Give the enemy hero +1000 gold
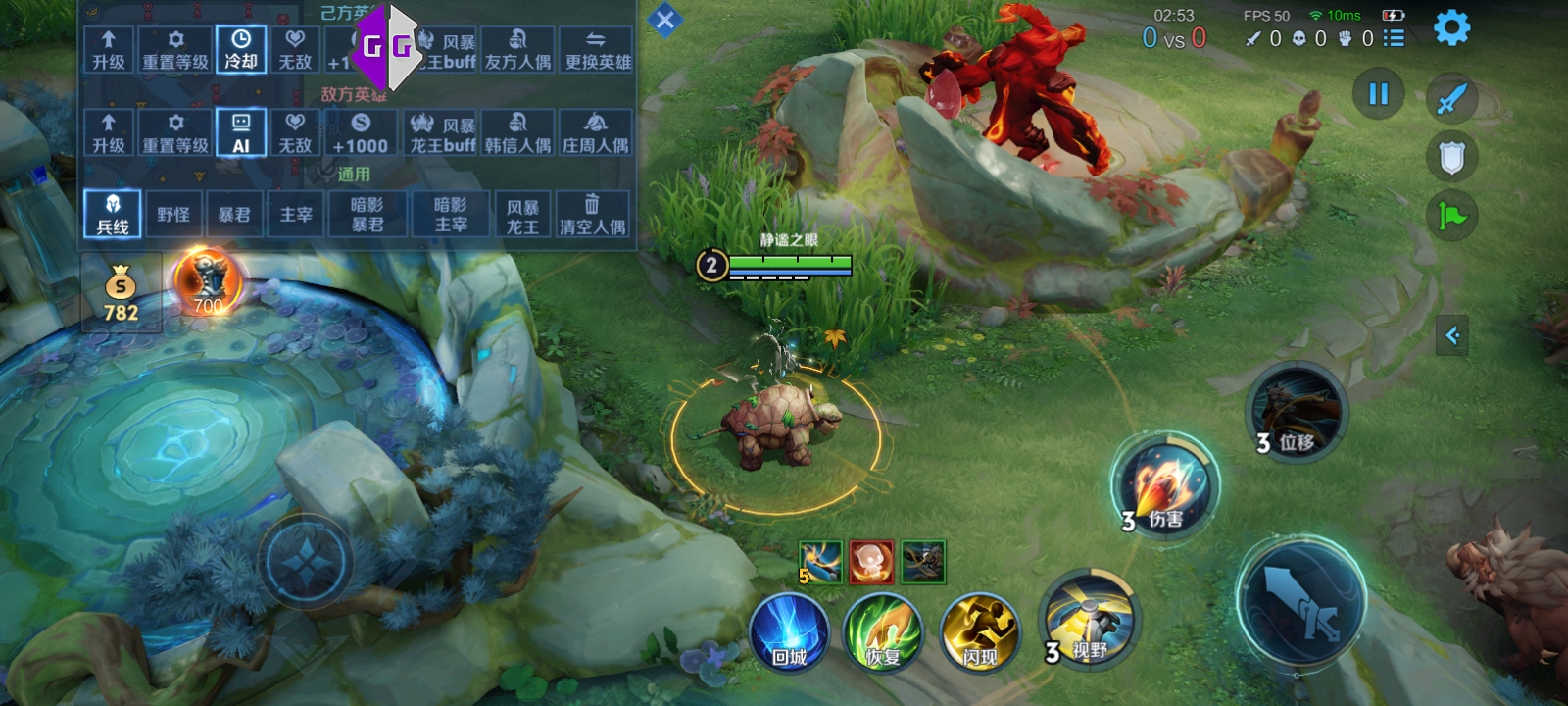Screen dimensions: 1568x706 point(360,133)
